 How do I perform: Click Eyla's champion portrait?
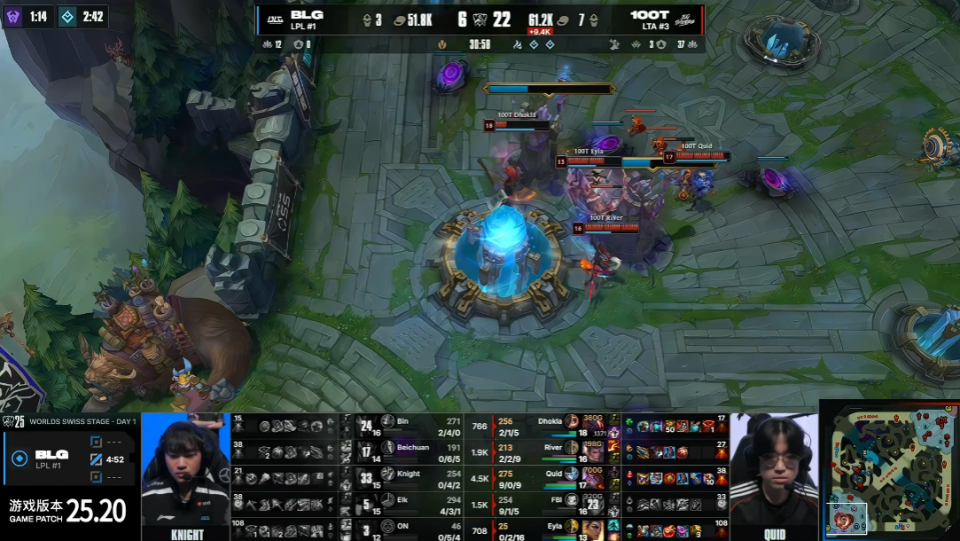(572, 527)
